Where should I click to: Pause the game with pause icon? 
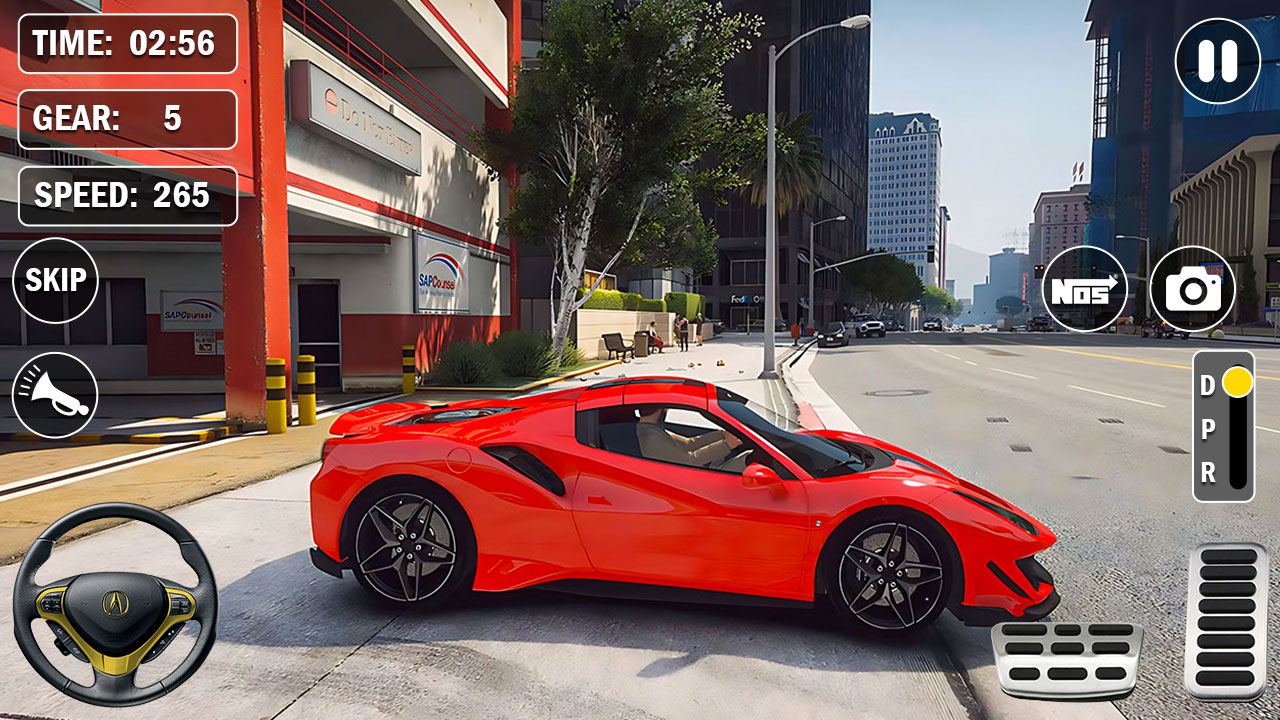pyautogui.click(x=1218, y=62)
